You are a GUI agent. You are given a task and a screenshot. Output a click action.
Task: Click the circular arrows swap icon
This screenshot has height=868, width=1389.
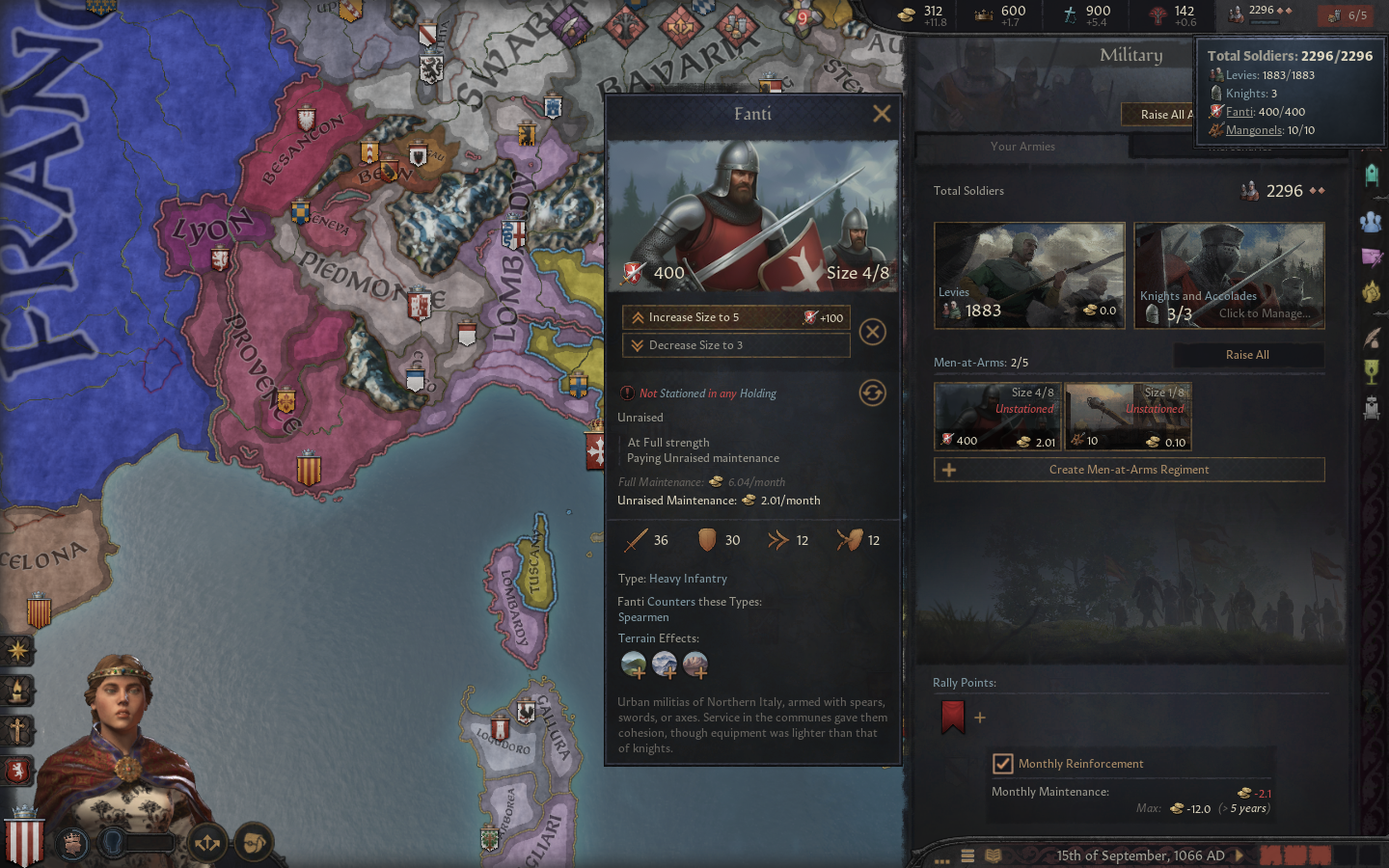point(872,393)
